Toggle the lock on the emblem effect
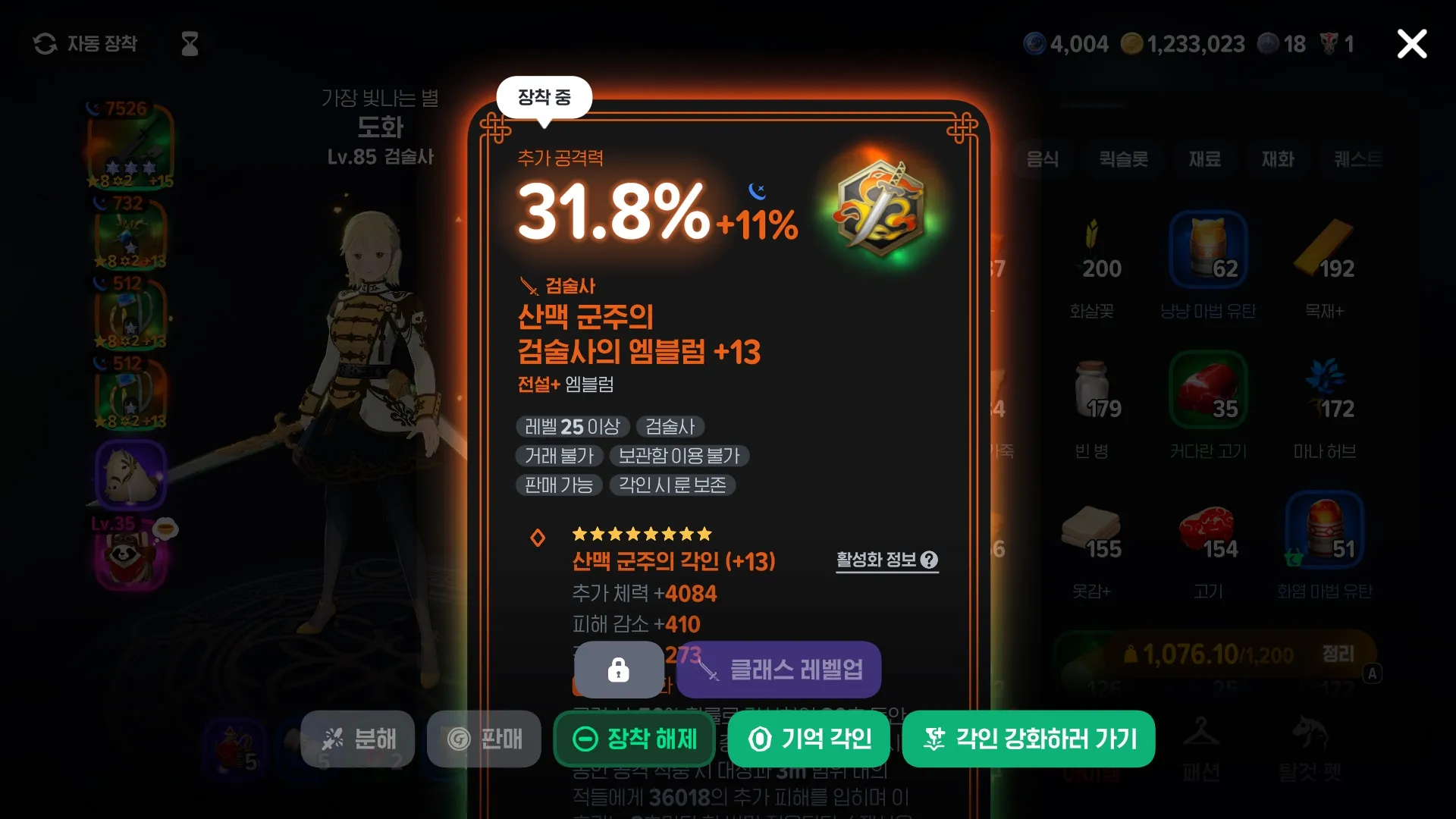Screen dimensions: 1456x819 click(618, 670)
